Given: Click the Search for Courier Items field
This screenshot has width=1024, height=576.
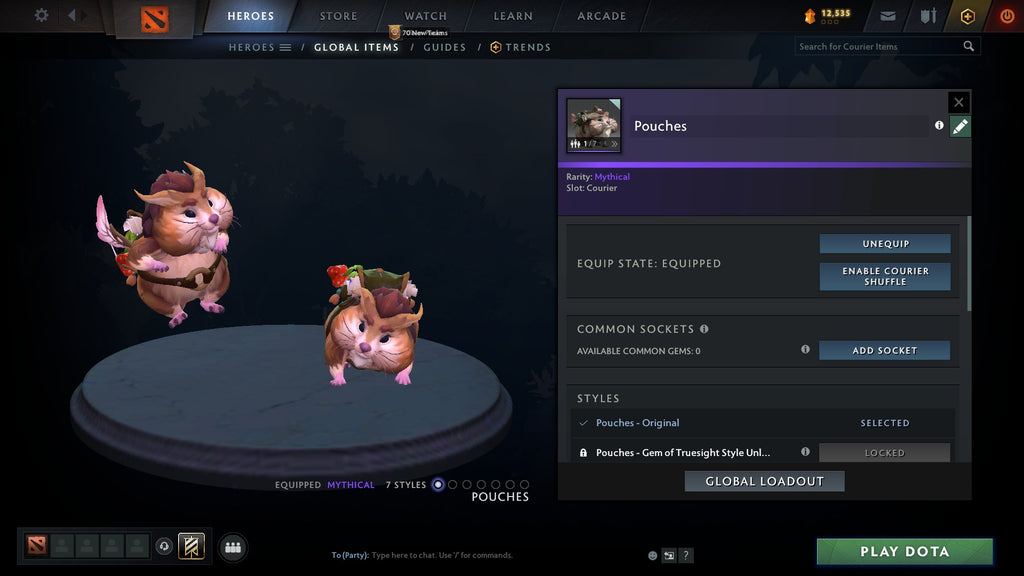Looking at the screenshot, I should pos(880,46).
